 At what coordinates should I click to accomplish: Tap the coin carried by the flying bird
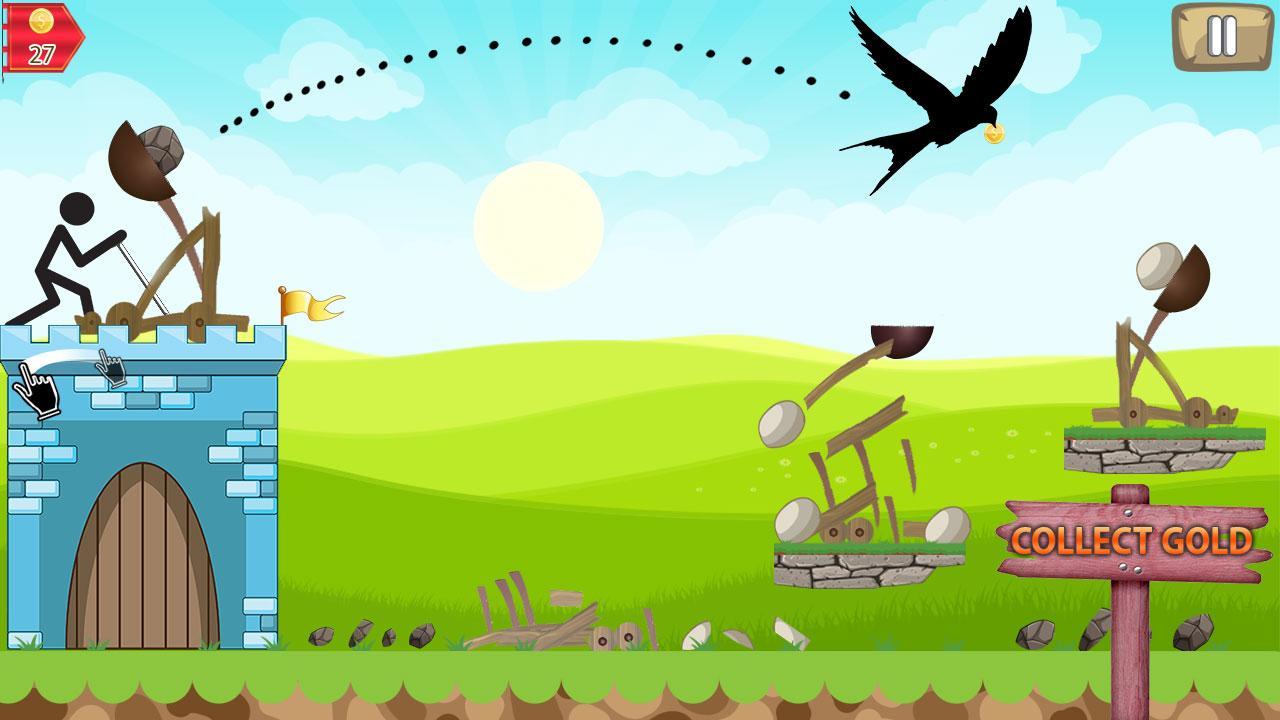994,132
